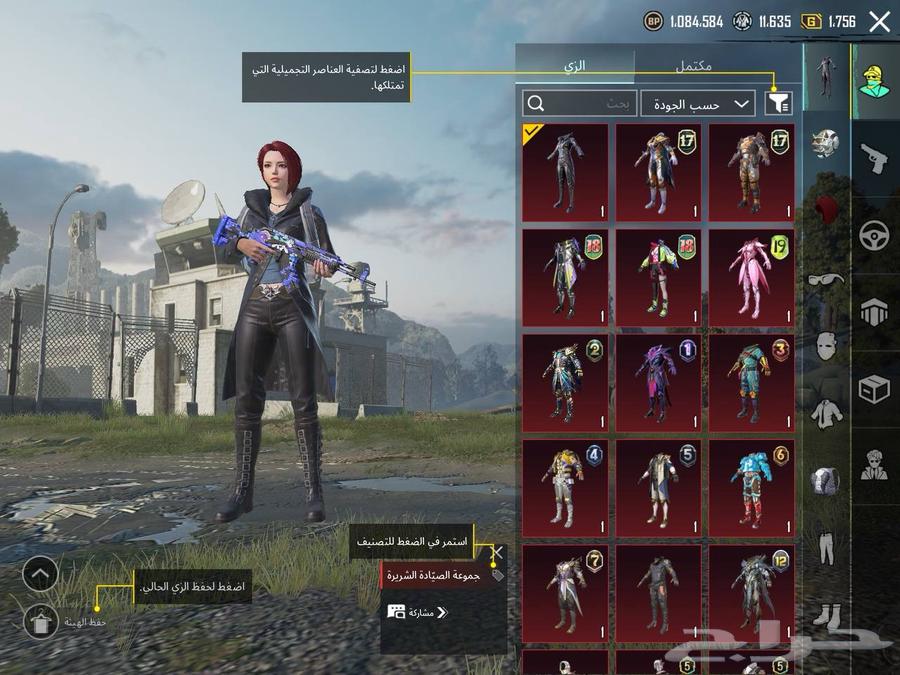This screenshot has width=900, height=675.
Task: Choose the purple outfit with badge 1
Action: (658, 382)
